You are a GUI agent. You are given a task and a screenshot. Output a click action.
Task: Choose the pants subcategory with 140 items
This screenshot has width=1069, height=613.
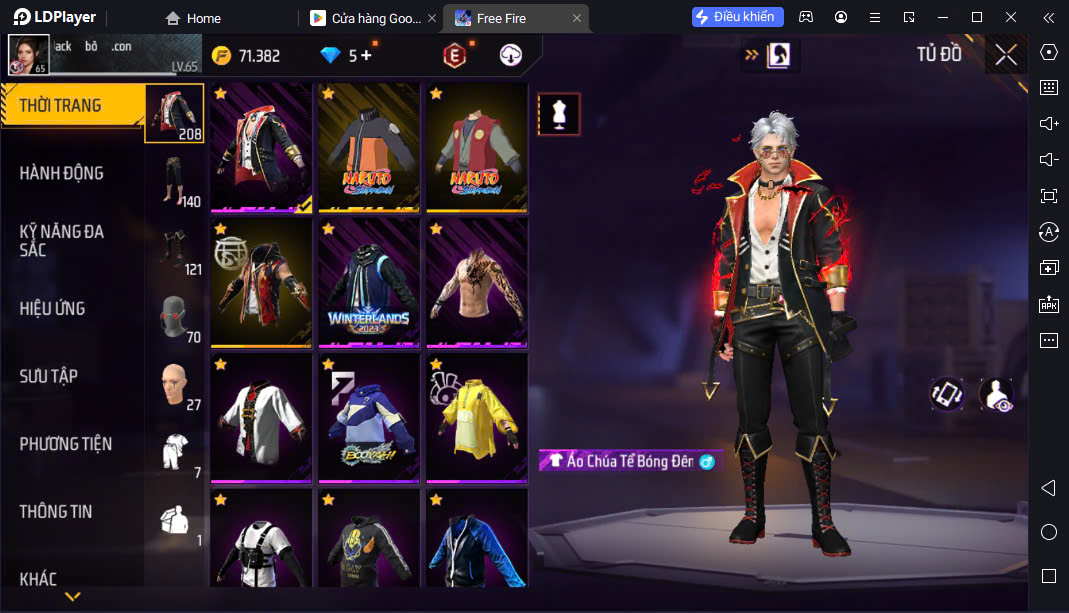[x=176, y=182]
